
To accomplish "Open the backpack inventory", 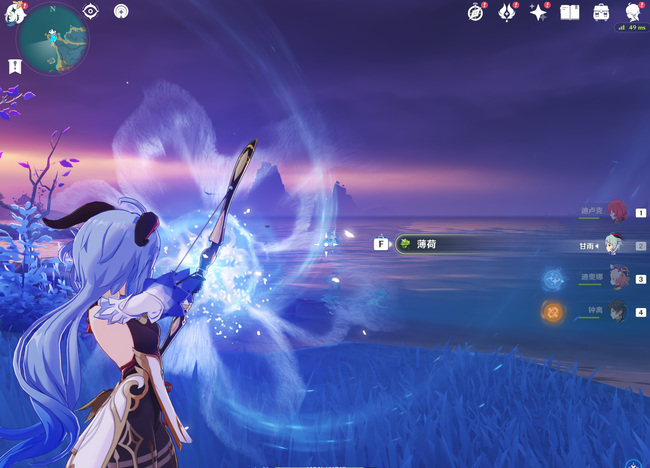I will click(602, 12).
